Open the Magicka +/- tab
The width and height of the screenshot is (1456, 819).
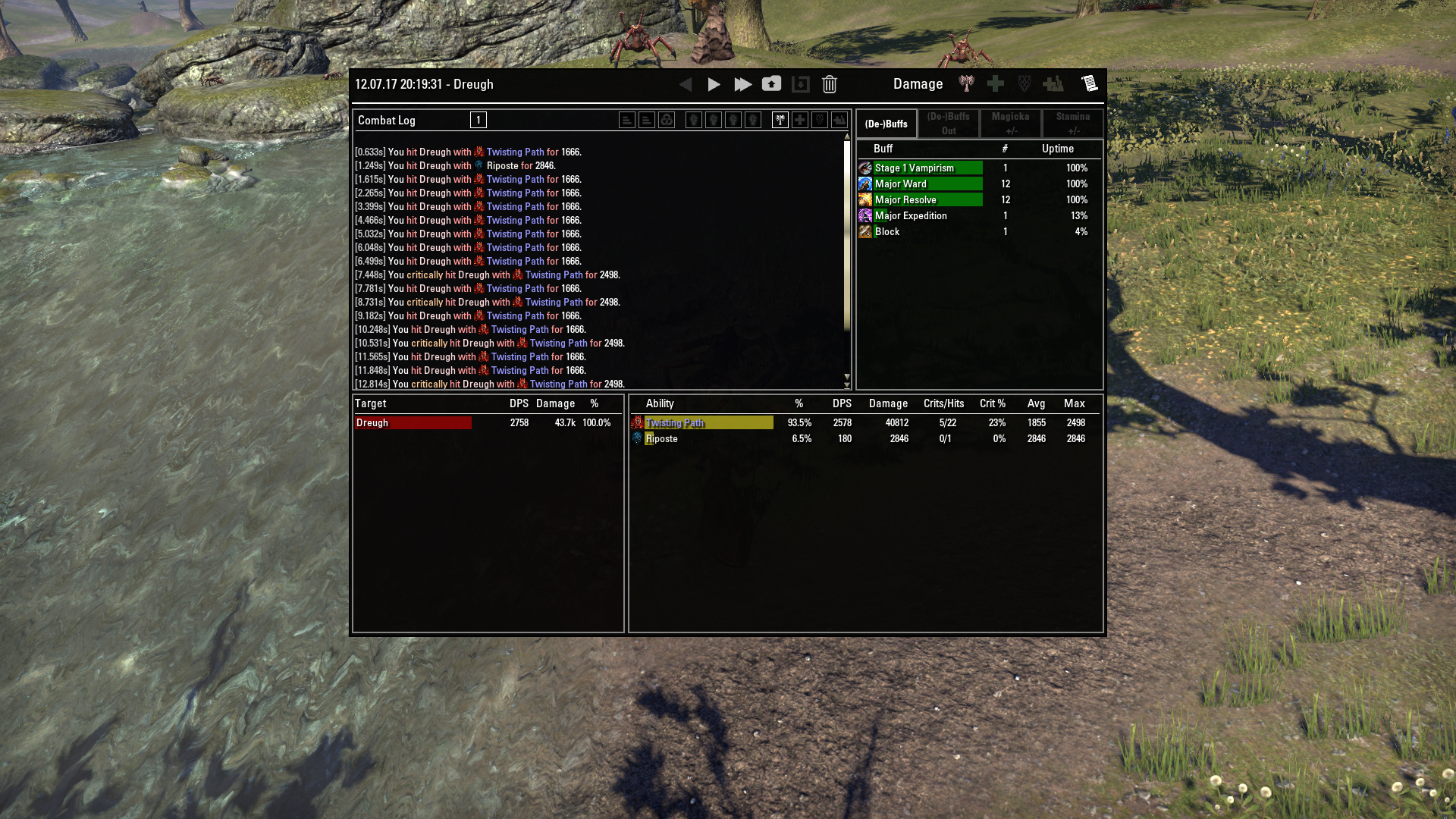pos(1011,124)
